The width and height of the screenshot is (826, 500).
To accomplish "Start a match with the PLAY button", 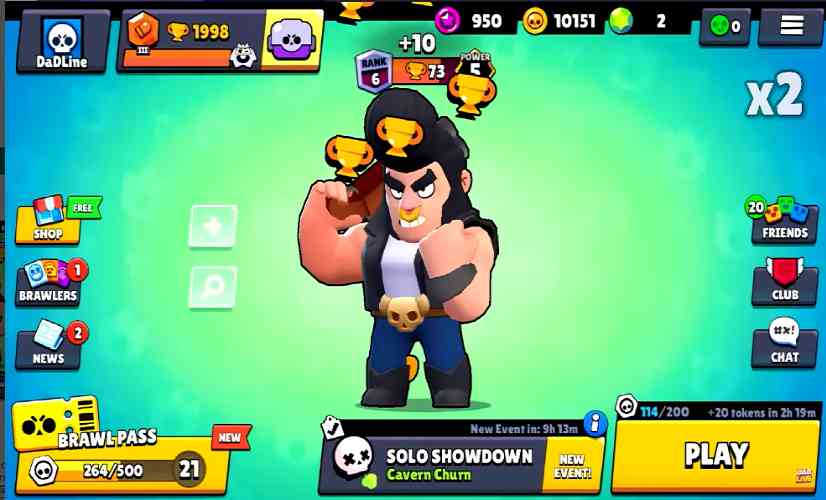I will pyautogui.click(x=716, y=455).
